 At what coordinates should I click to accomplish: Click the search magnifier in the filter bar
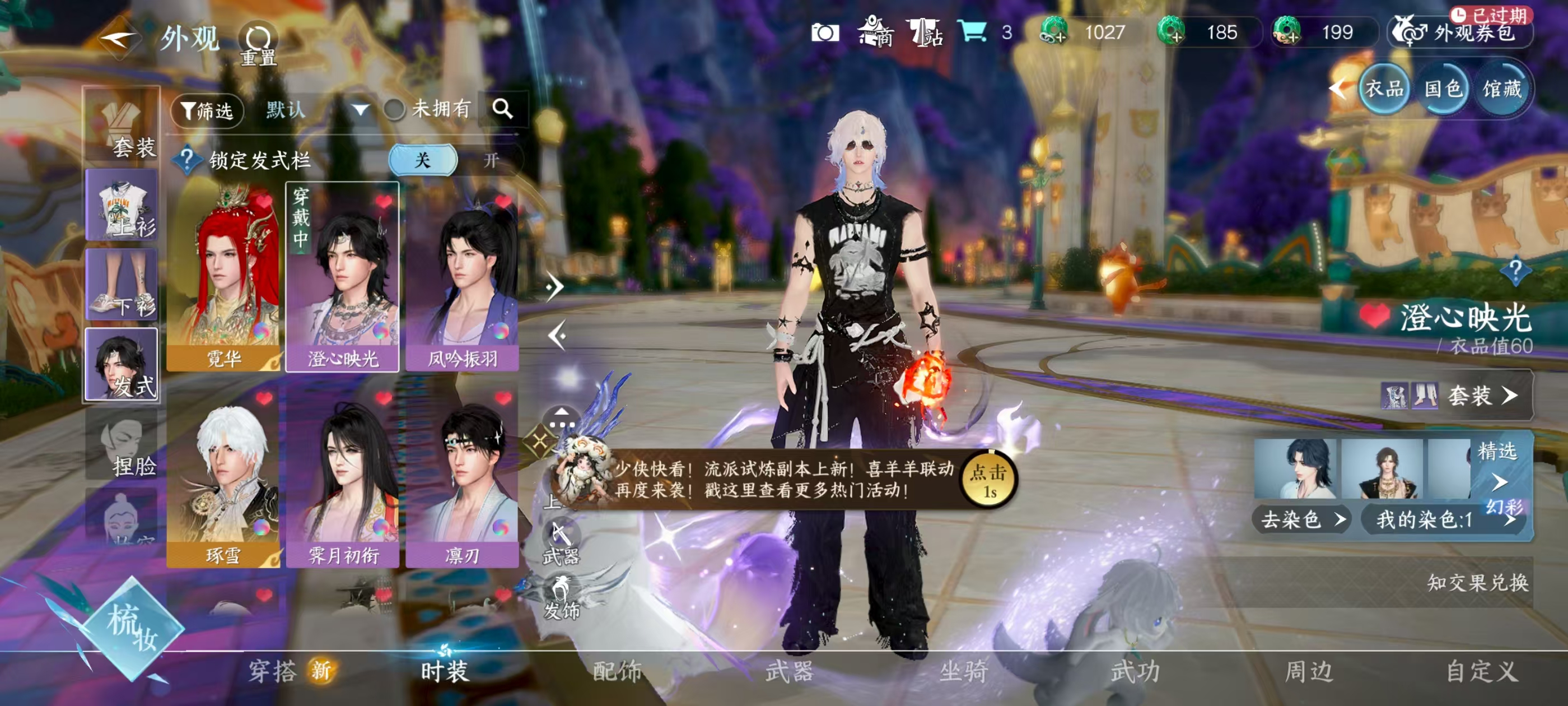coord(503,110)
